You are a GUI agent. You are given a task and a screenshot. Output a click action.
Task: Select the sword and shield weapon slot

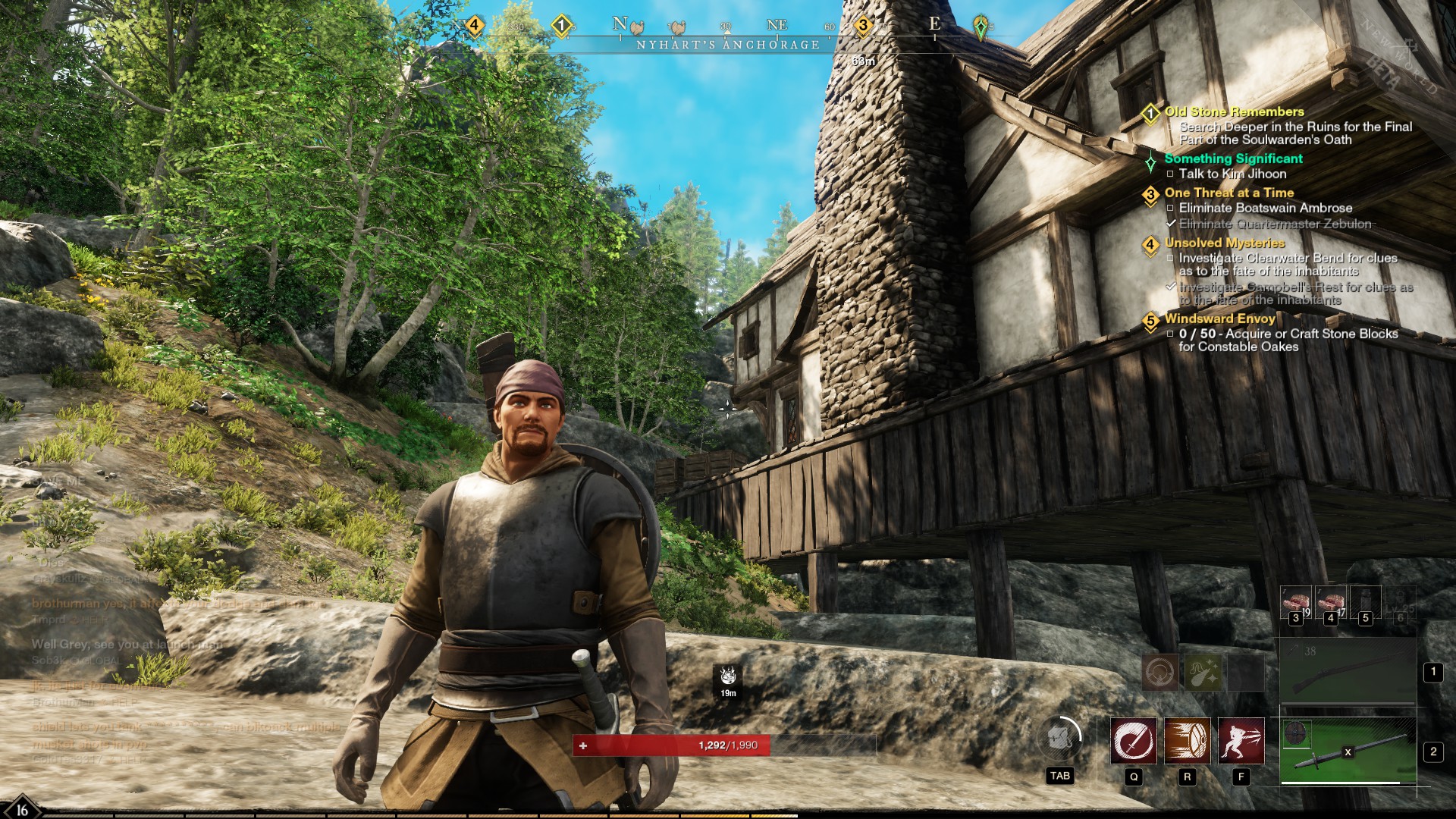(1348, 752)
